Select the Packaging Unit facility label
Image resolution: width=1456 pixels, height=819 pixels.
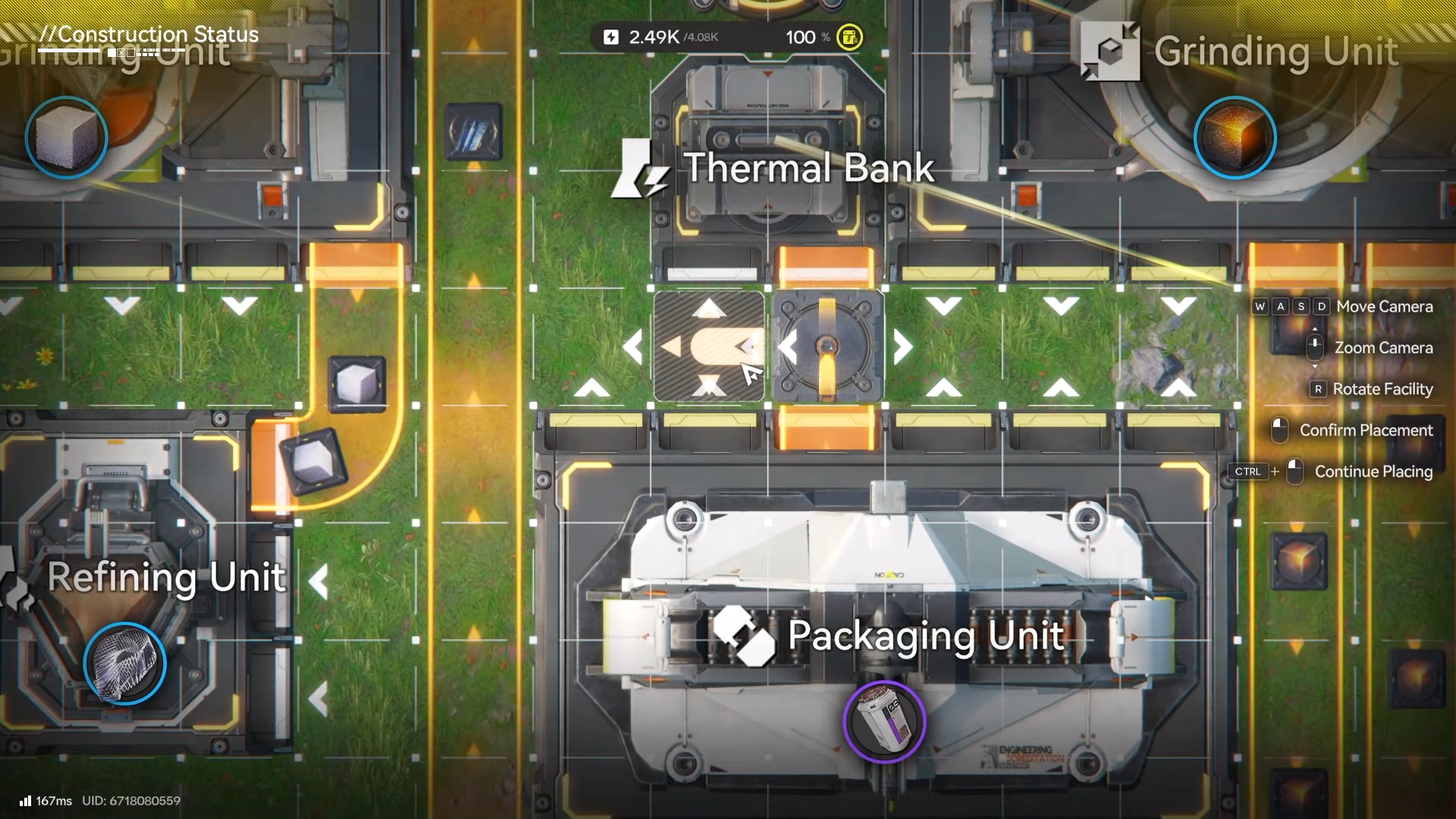925,635
